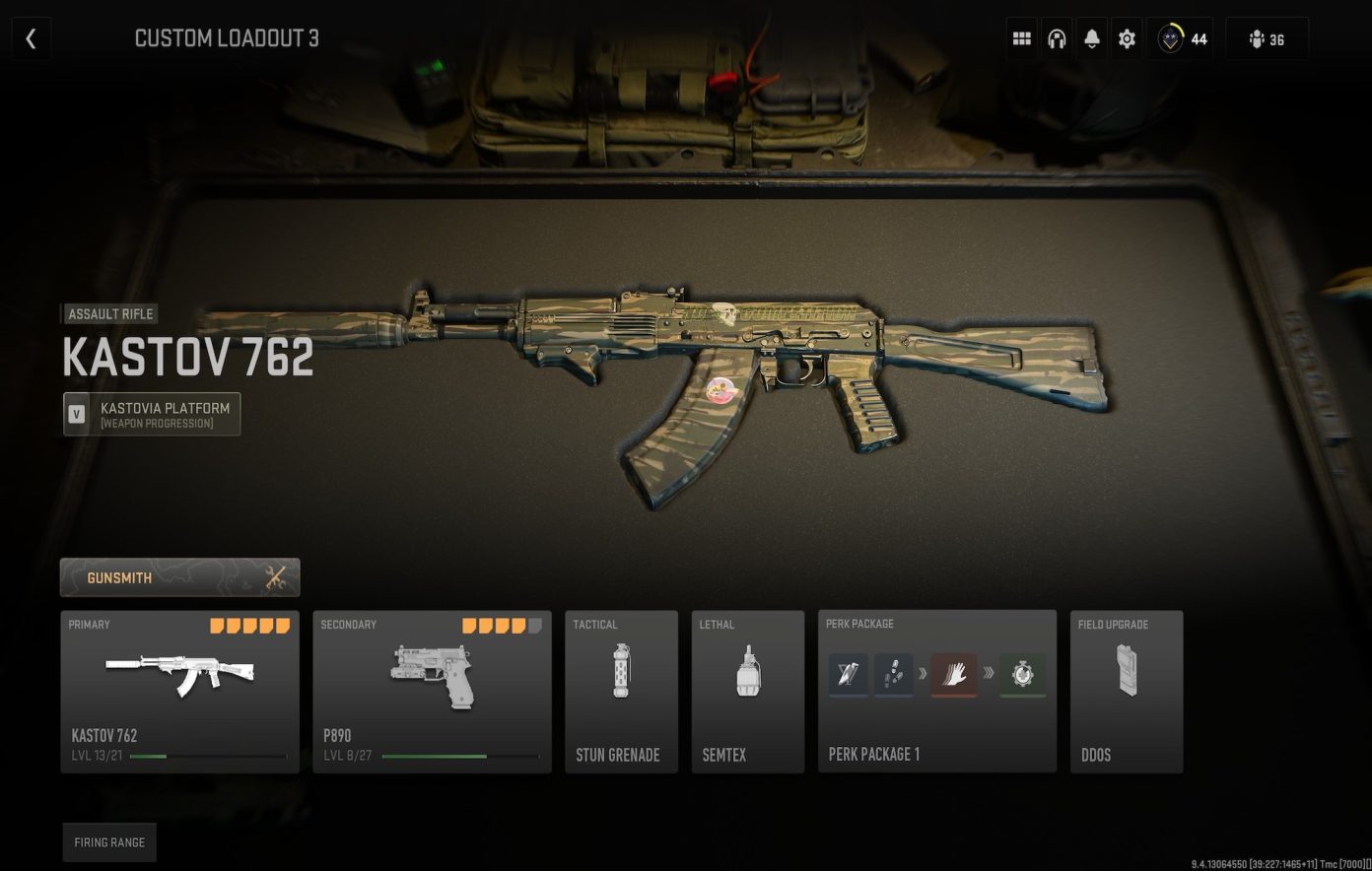Select the Quick Fix ultimate perk icon
This screenshot has height=871, width=1372.
click(x=1023, y=674)
